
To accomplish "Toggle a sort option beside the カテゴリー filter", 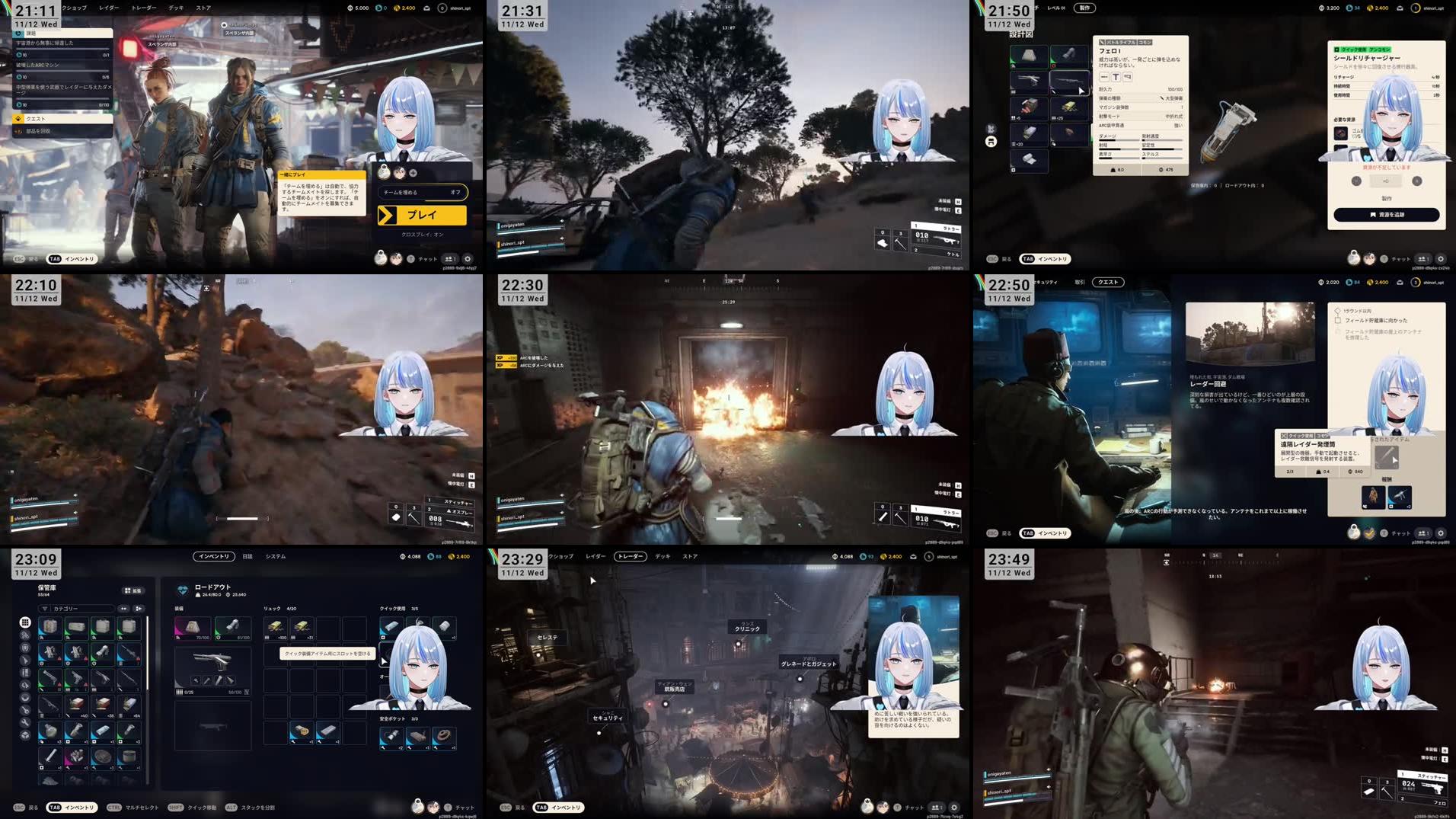I will (x=123, y=609).
